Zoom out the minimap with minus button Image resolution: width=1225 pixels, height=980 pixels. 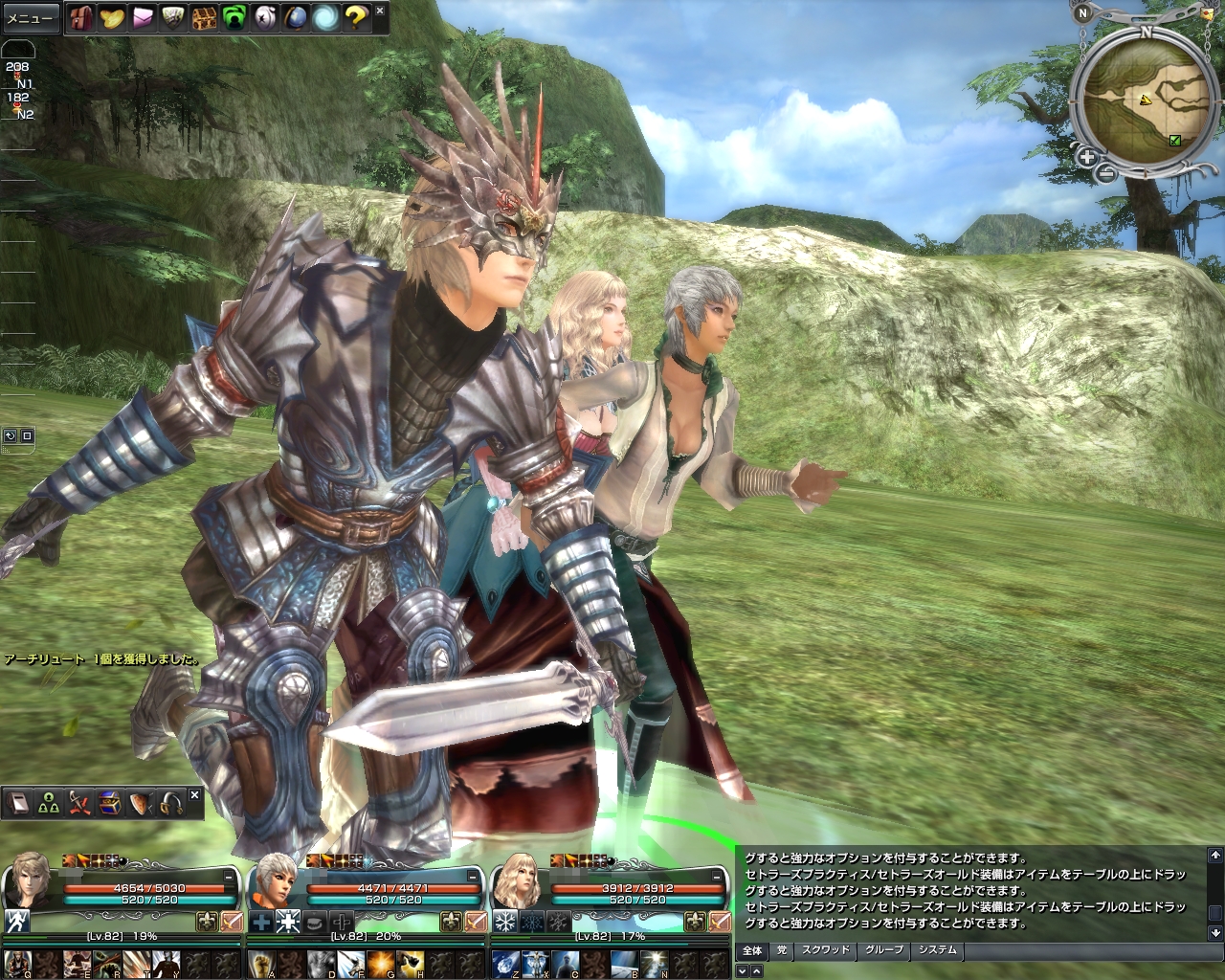click(x=1103, y=173)
